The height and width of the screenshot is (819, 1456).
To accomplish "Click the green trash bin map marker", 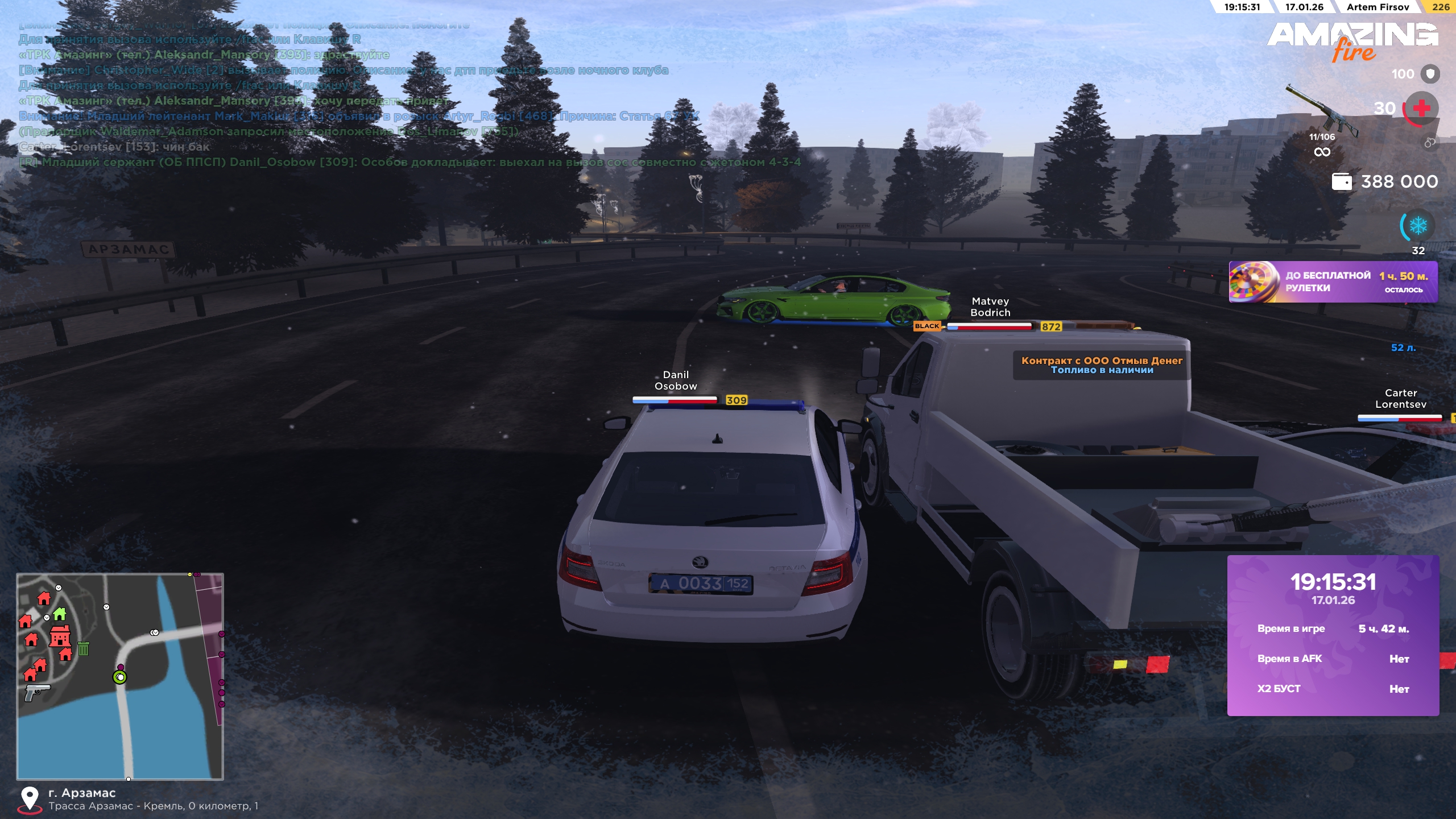I will [x=84, y=648].
